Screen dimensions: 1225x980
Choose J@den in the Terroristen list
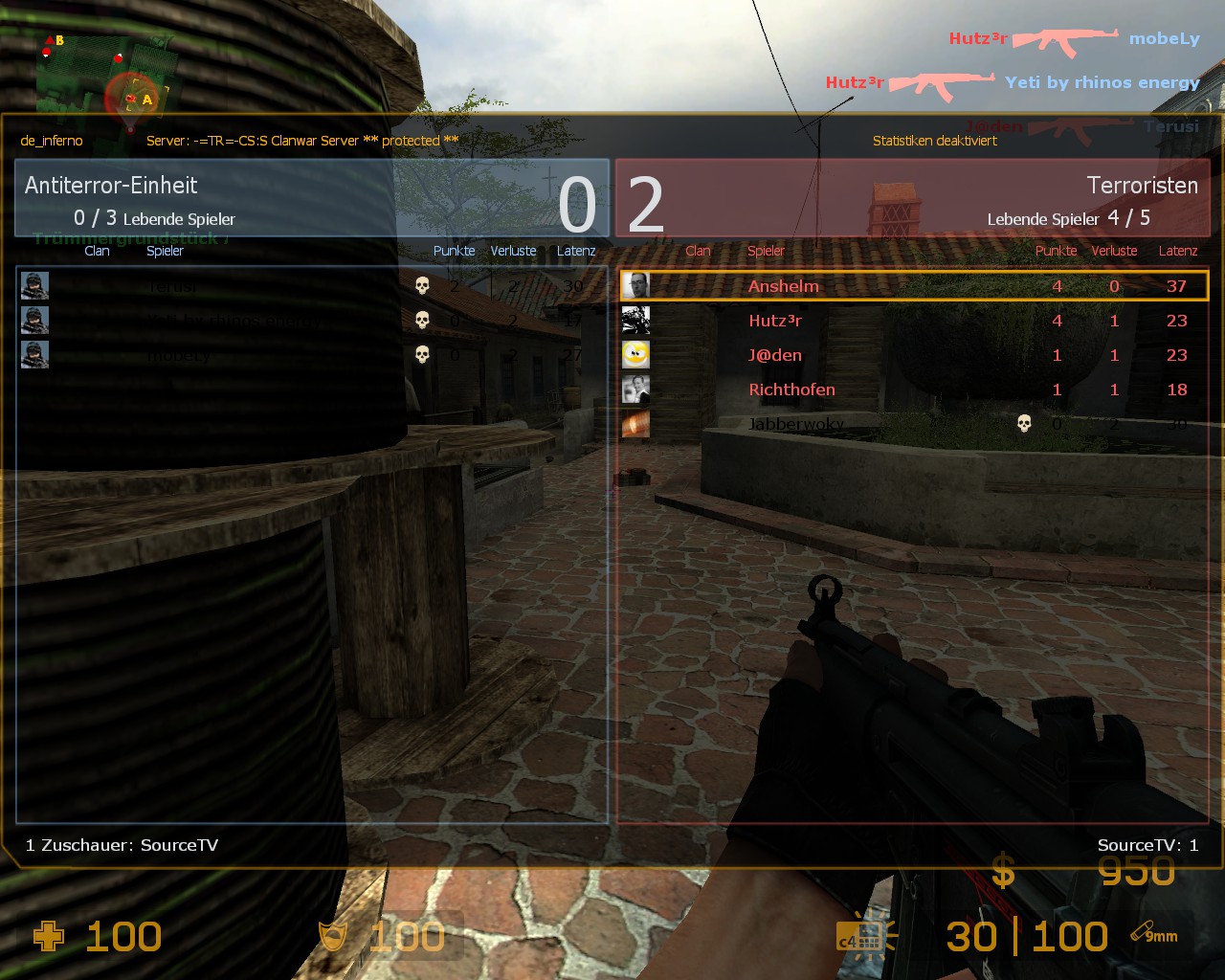[914, 355]
